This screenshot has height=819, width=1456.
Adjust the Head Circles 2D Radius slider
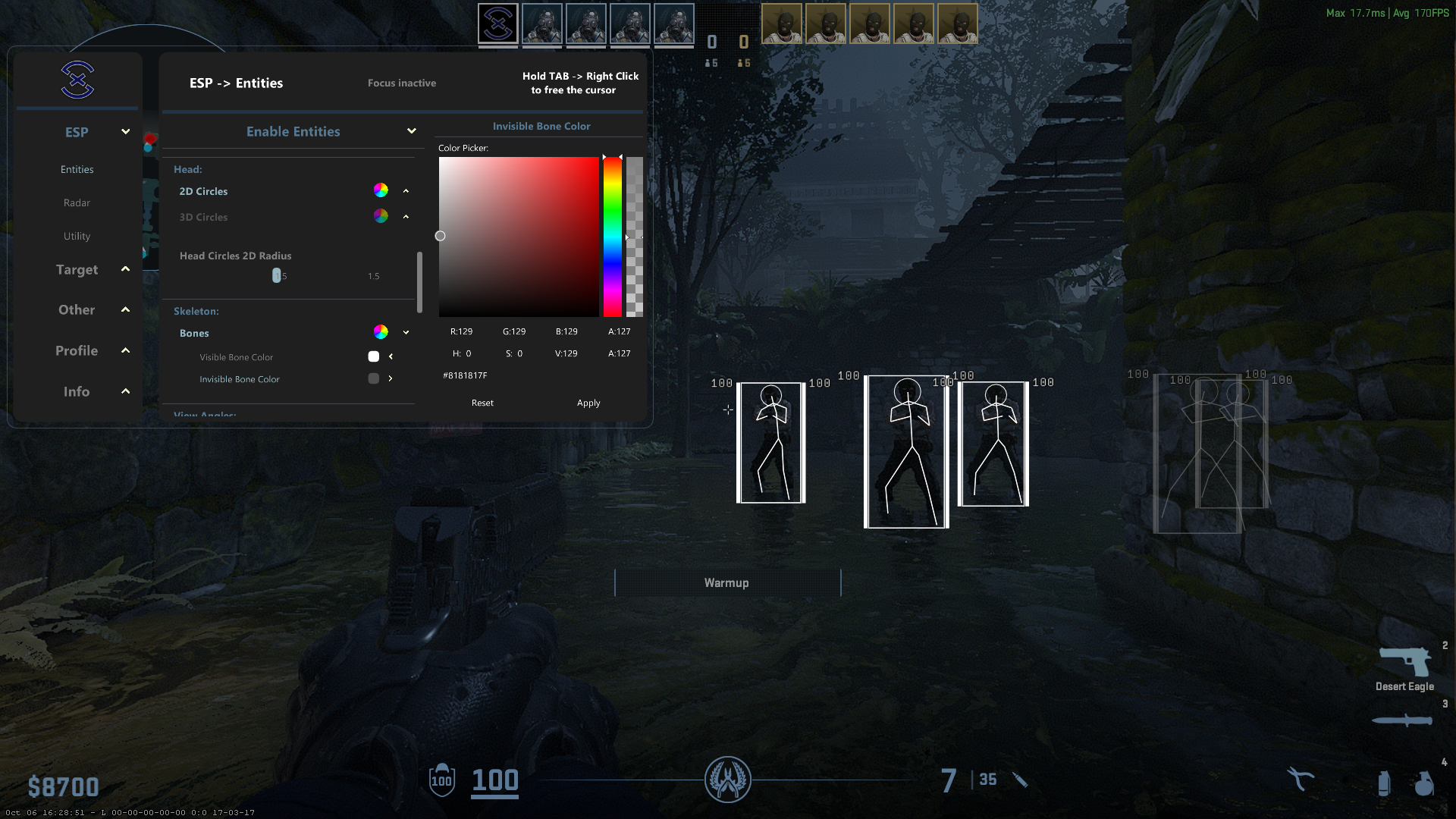click(277, 275)
